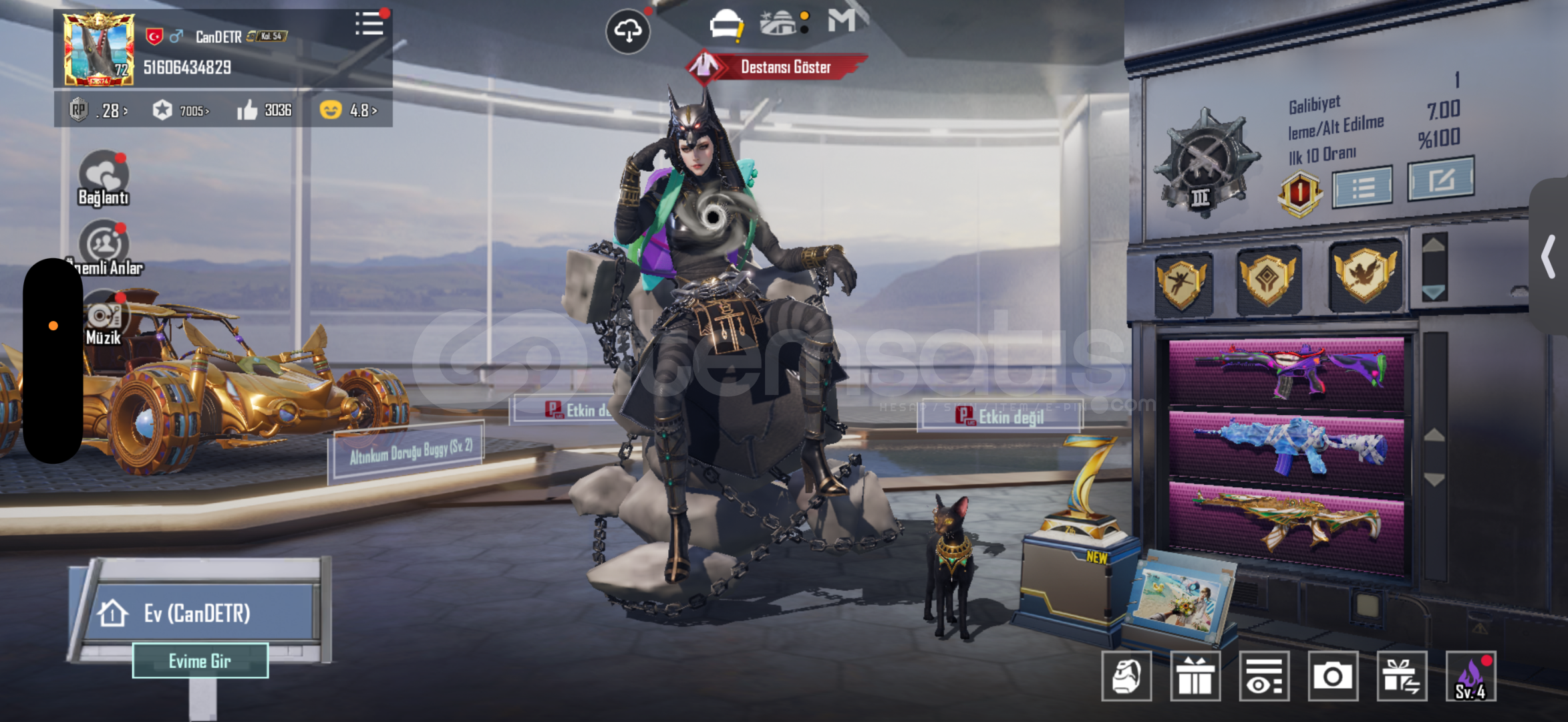Open the Sv. 4 purple flame icon
The width and height of the screenshot is (1568, 722).
pyautogui.click(x=1470, y=677)
